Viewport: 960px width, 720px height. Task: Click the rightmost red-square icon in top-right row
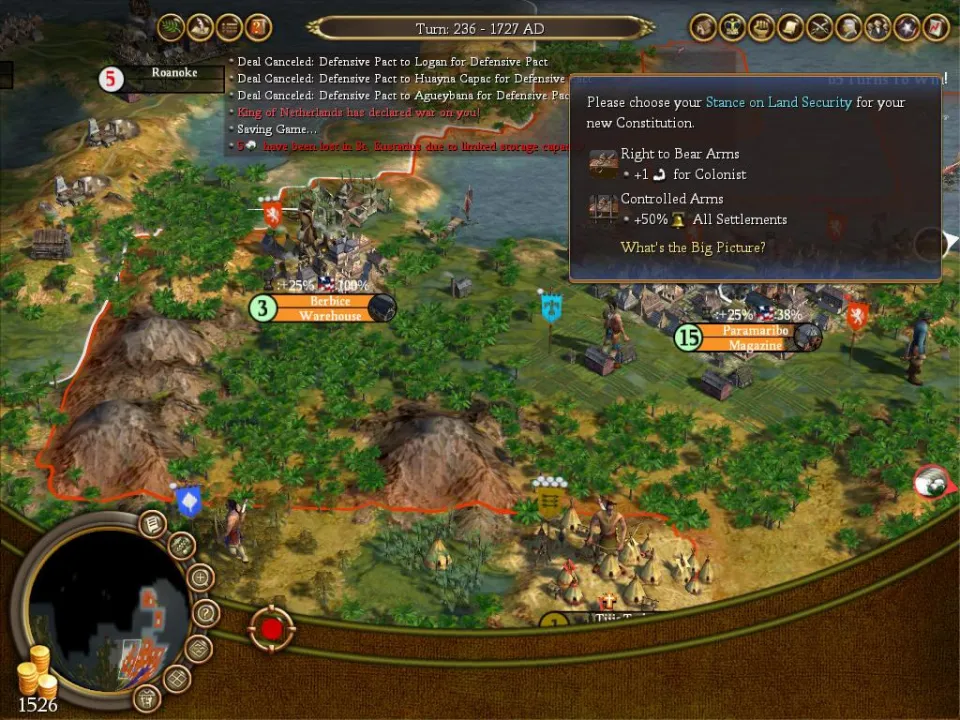pyautogui.click(x=936, y=28)
